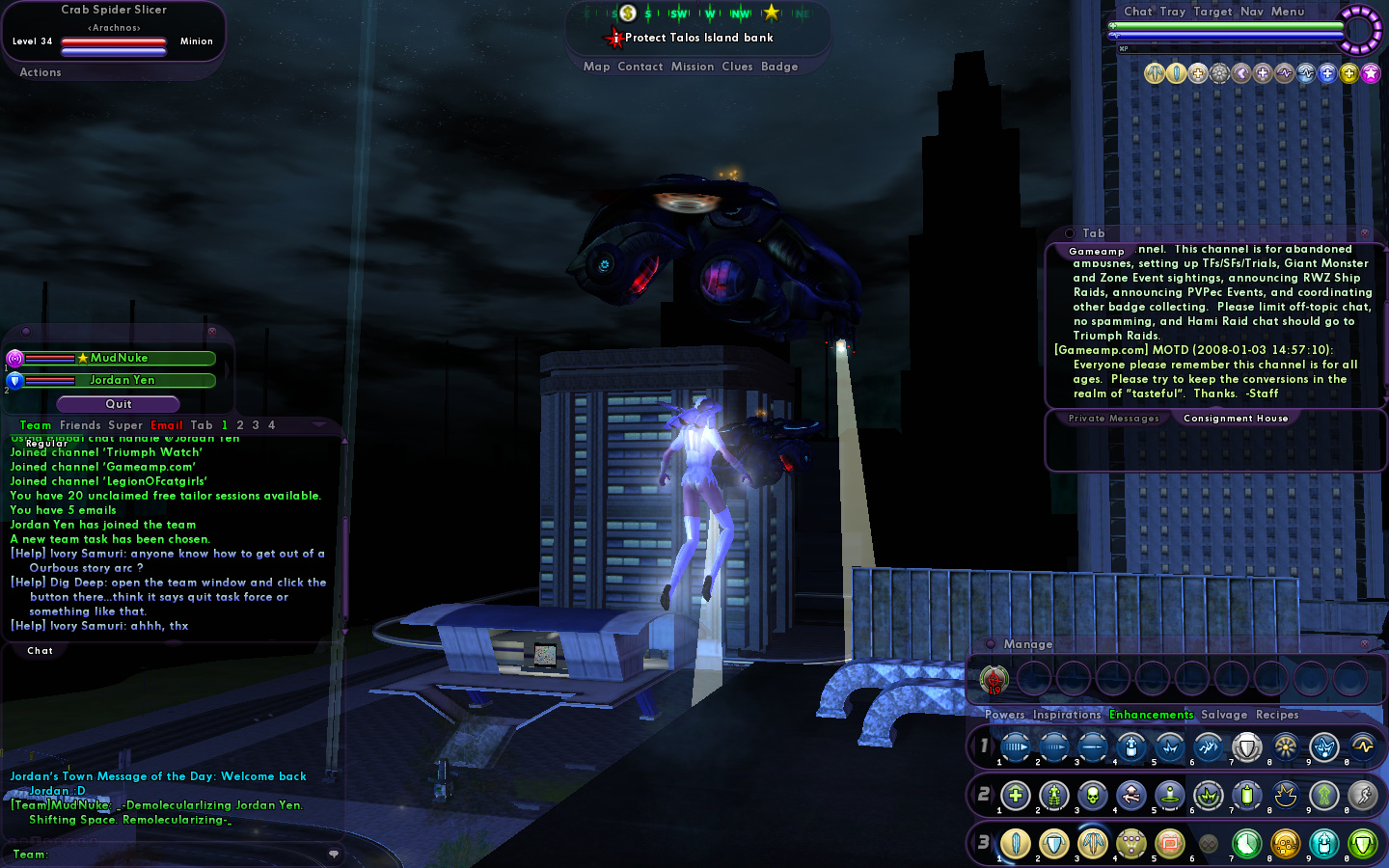Open the main Menu

pos(1287,12)
